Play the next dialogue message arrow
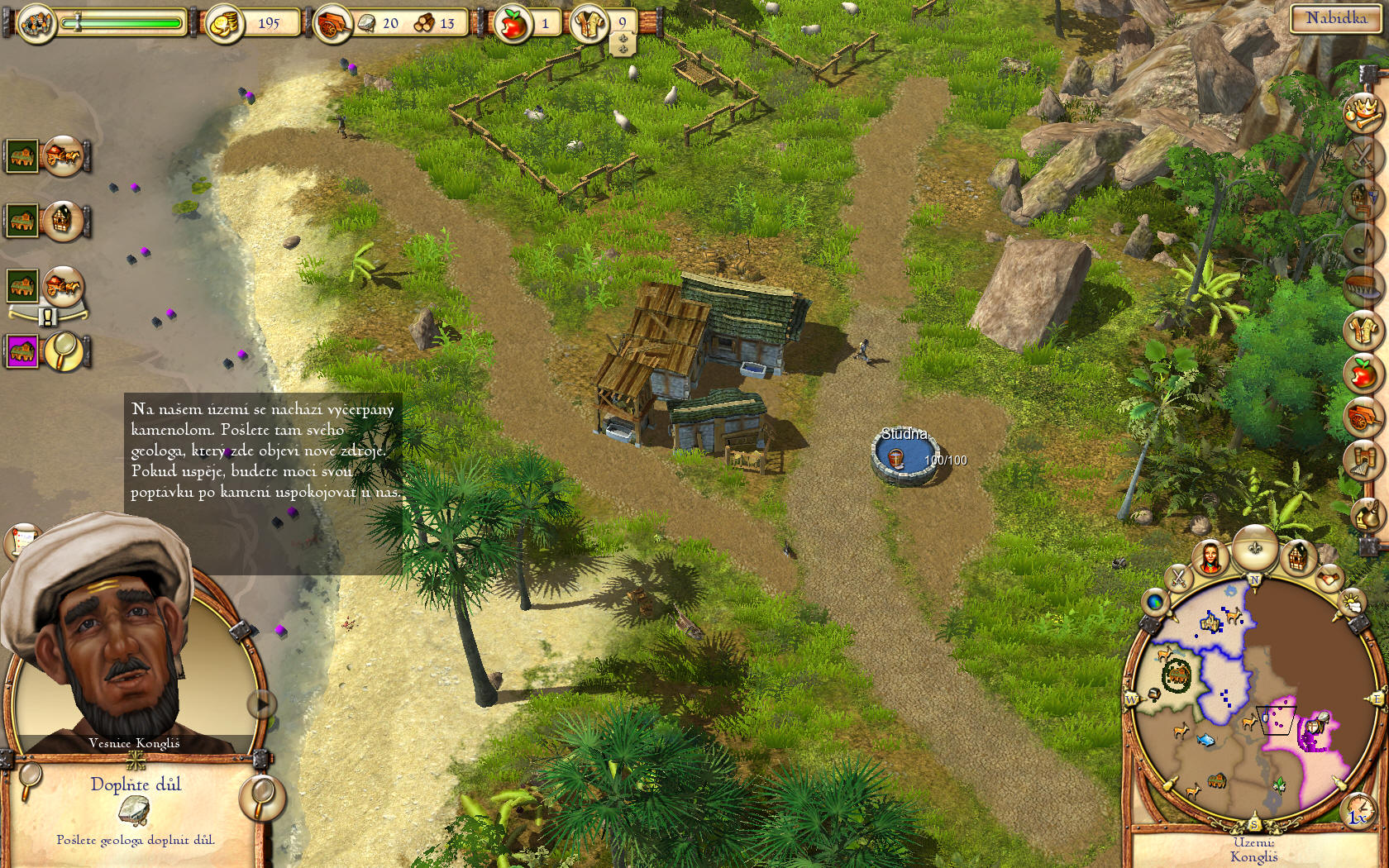Image resolution: width=1389 pixels, height=868 pixels. click(261, 704)
